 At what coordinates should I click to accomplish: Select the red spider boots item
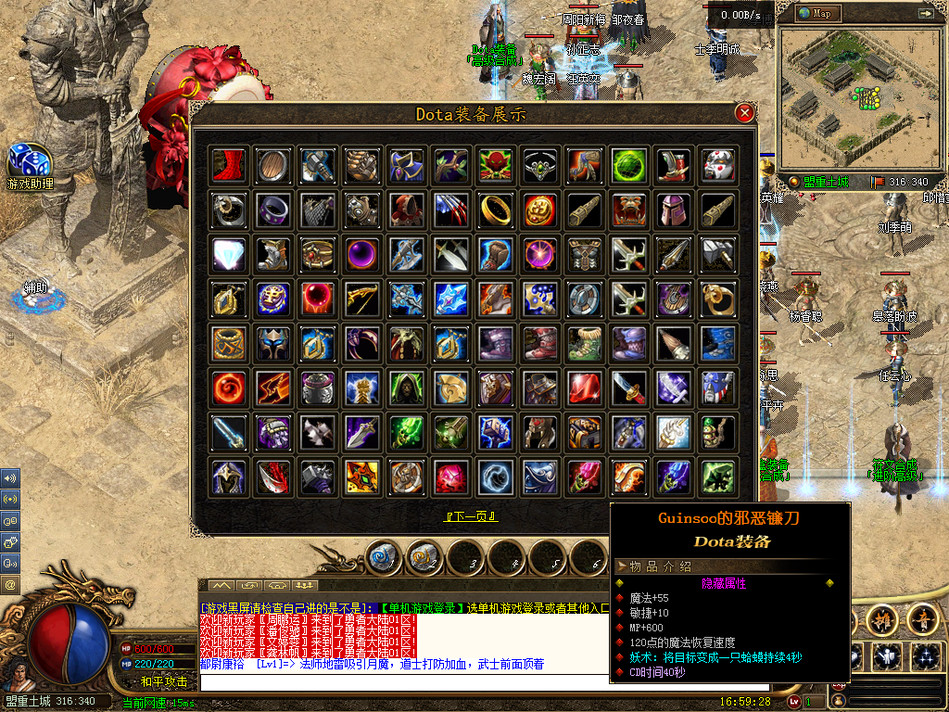[230, 165]
